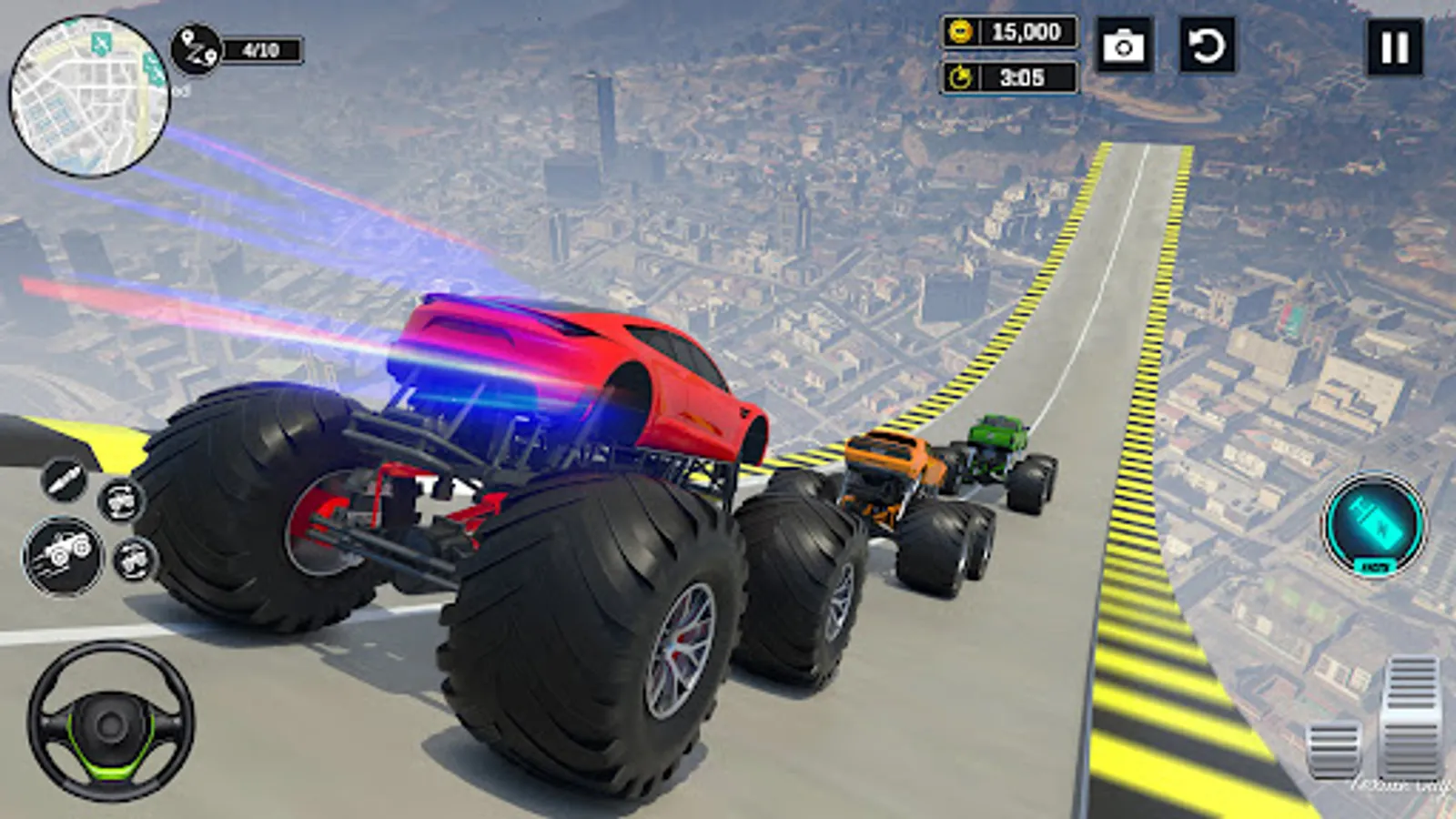The height and width of the screenshot is (819, 1456).
Task: Tap the stopwatch icon beside the timer
Action: [961, 77]
